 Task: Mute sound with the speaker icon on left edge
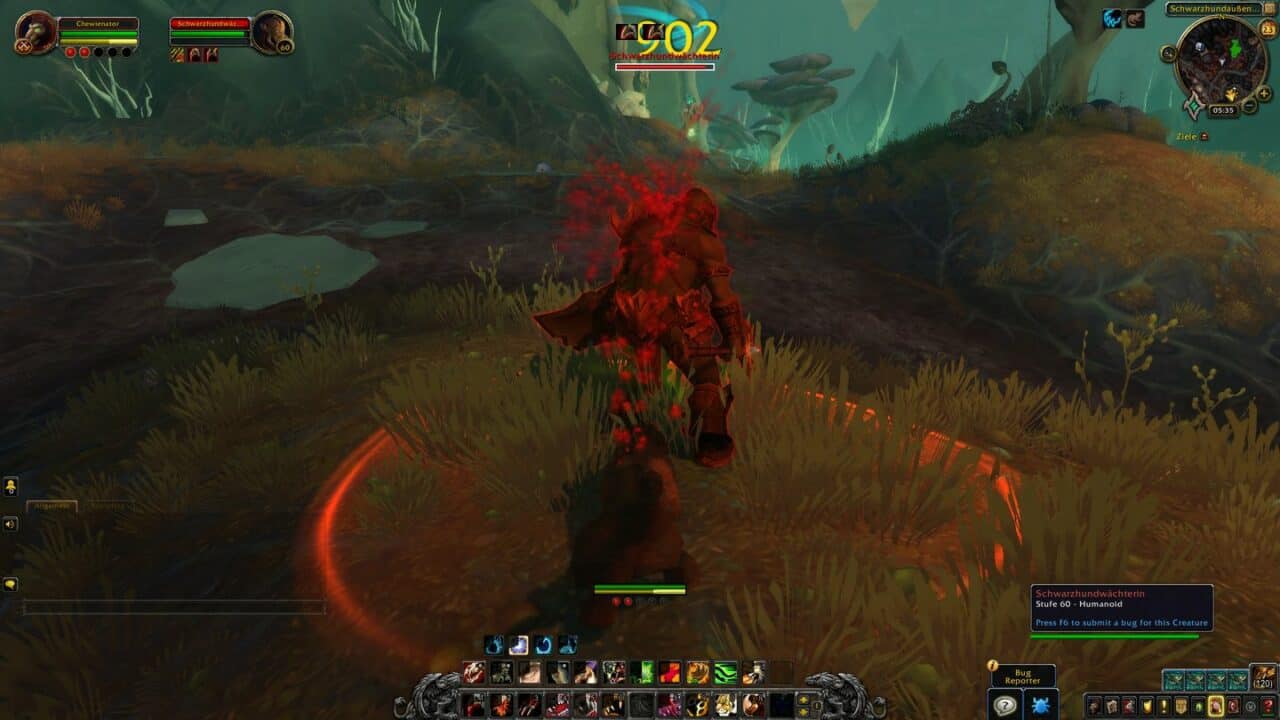(x=9, y=523)
